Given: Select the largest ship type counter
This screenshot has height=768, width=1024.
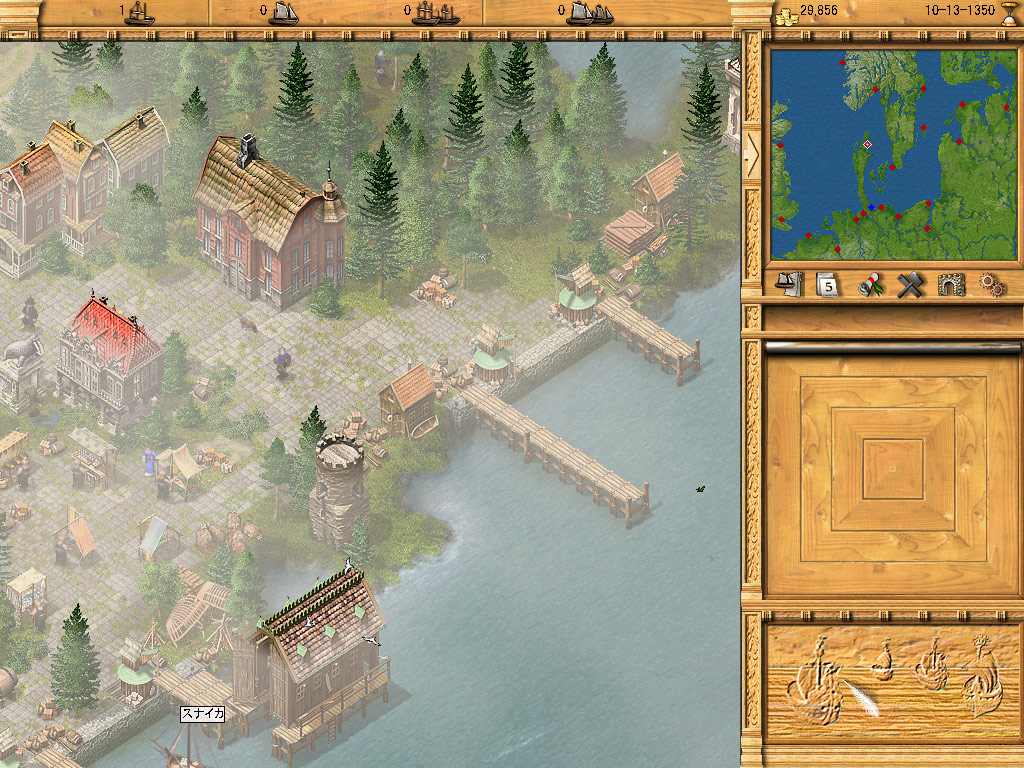Looking at the screenshot, I should (x=588, y=12).
